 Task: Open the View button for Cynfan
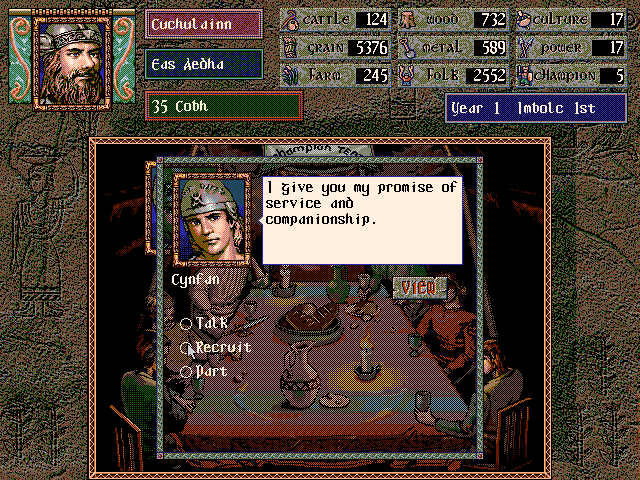pos(418,288)
